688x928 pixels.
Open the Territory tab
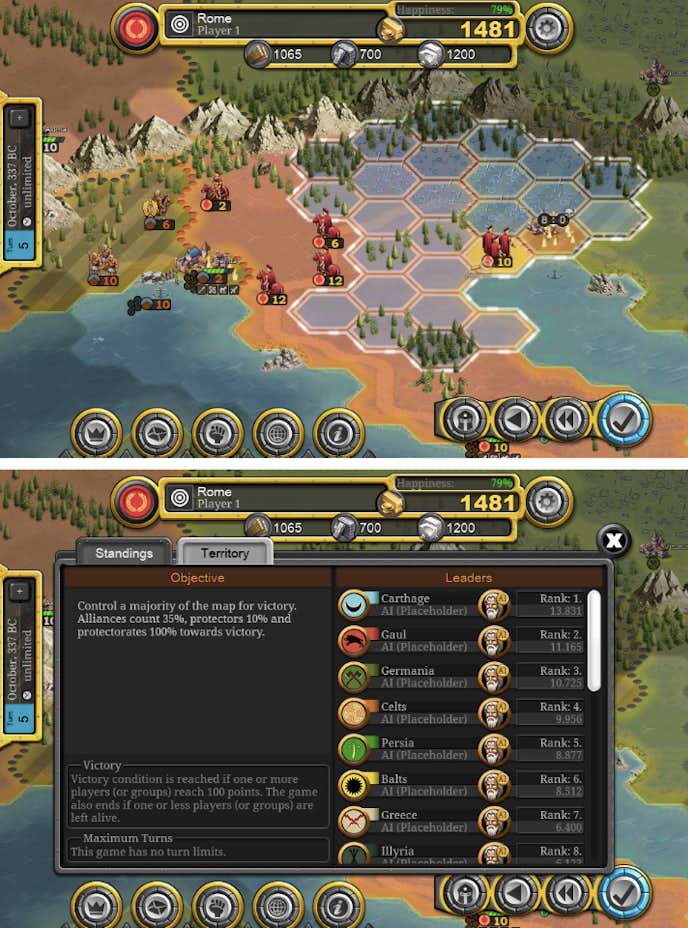coord(225,553)
